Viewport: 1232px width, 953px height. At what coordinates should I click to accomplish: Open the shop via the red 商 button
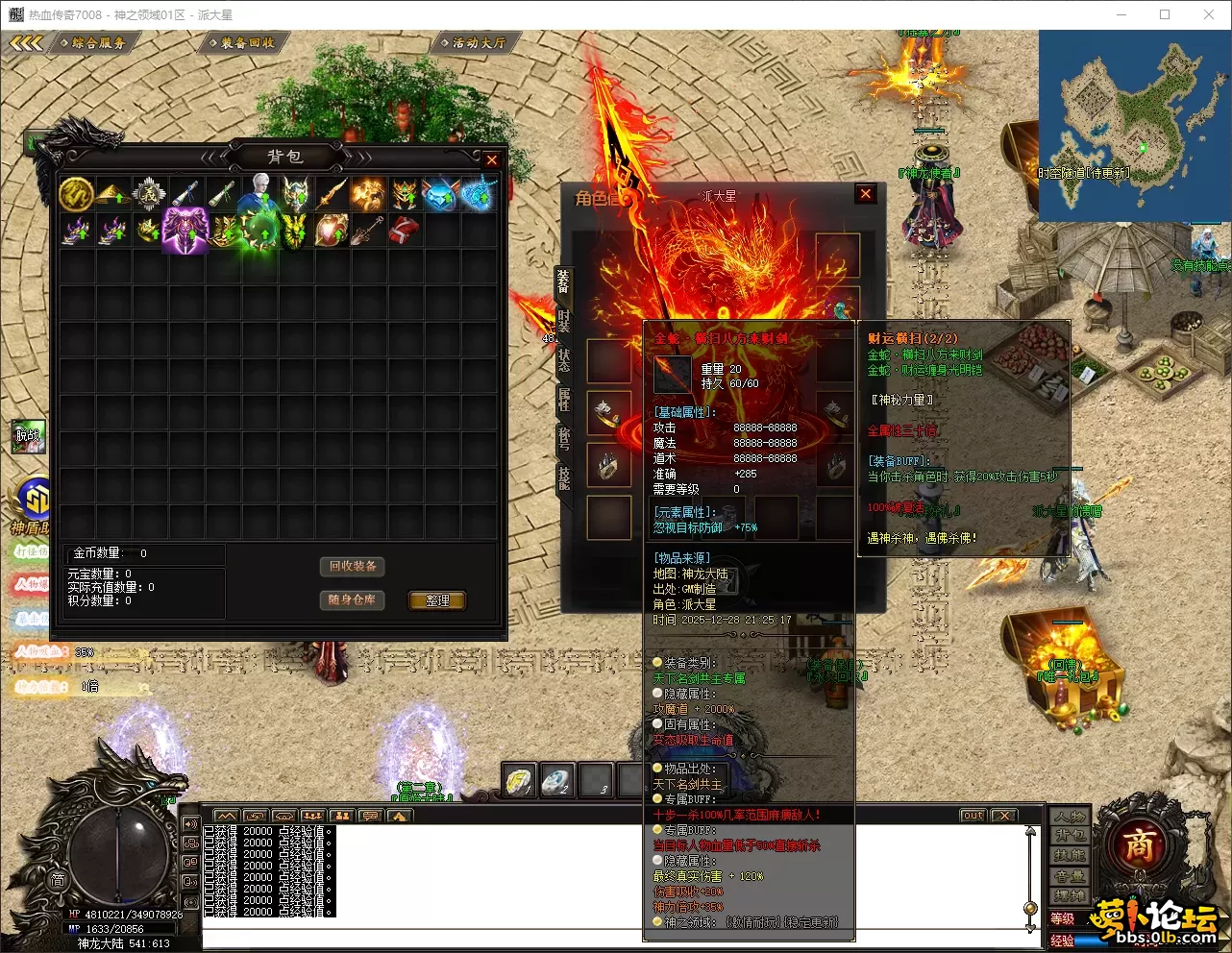click(x=1139, y=844)
